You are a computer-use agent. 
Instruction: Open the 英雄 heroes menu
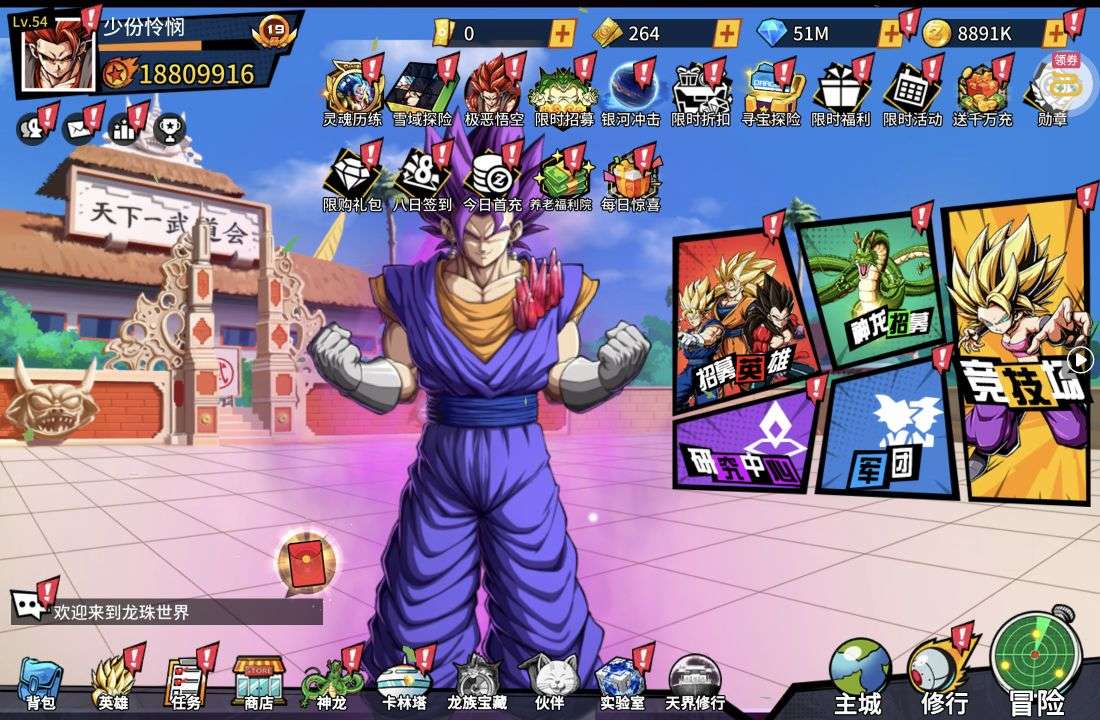112,682
